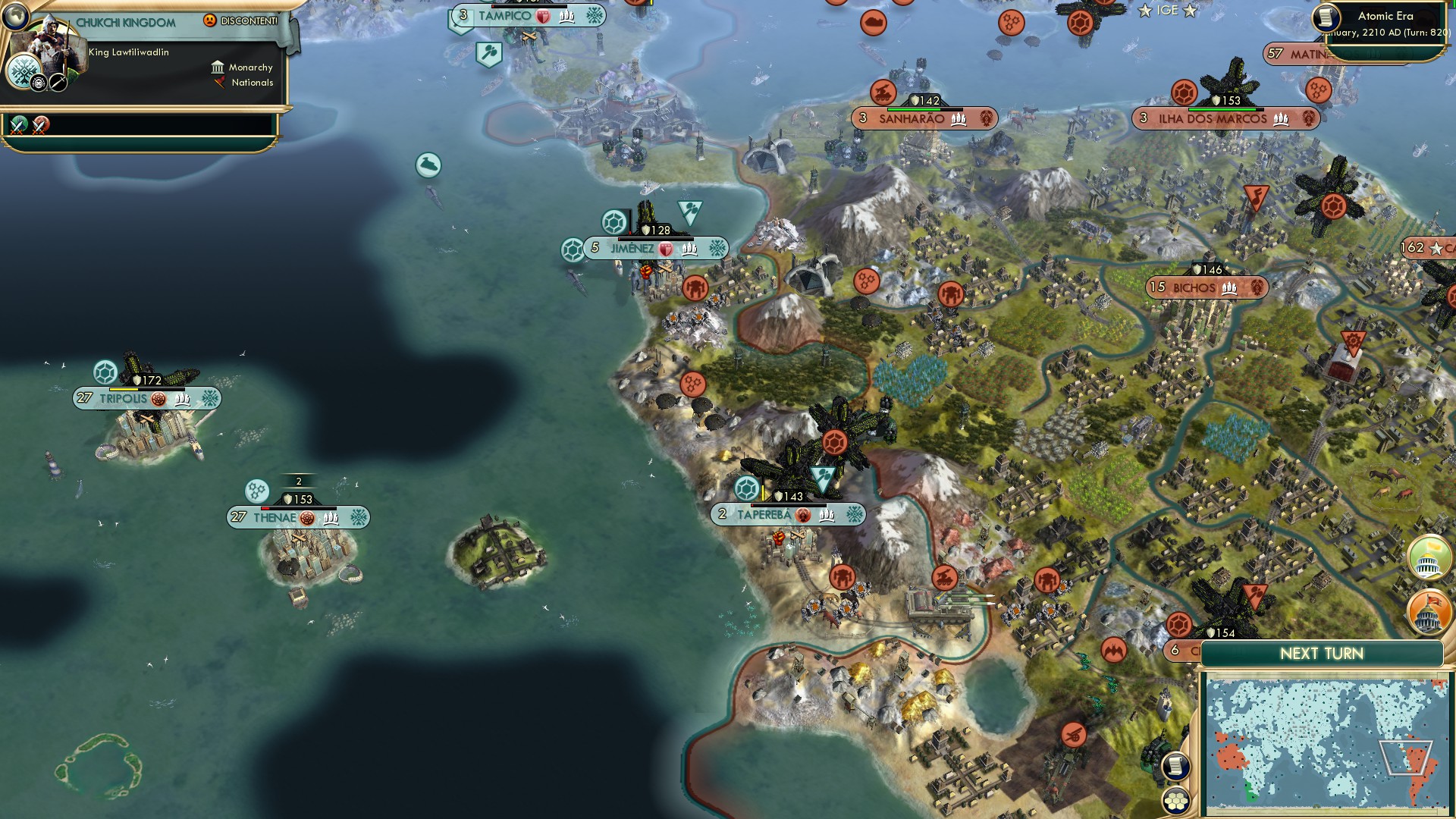End the turn with Next Turn
This screenshot has height=819, width=1456.
tap(1321, 654)
